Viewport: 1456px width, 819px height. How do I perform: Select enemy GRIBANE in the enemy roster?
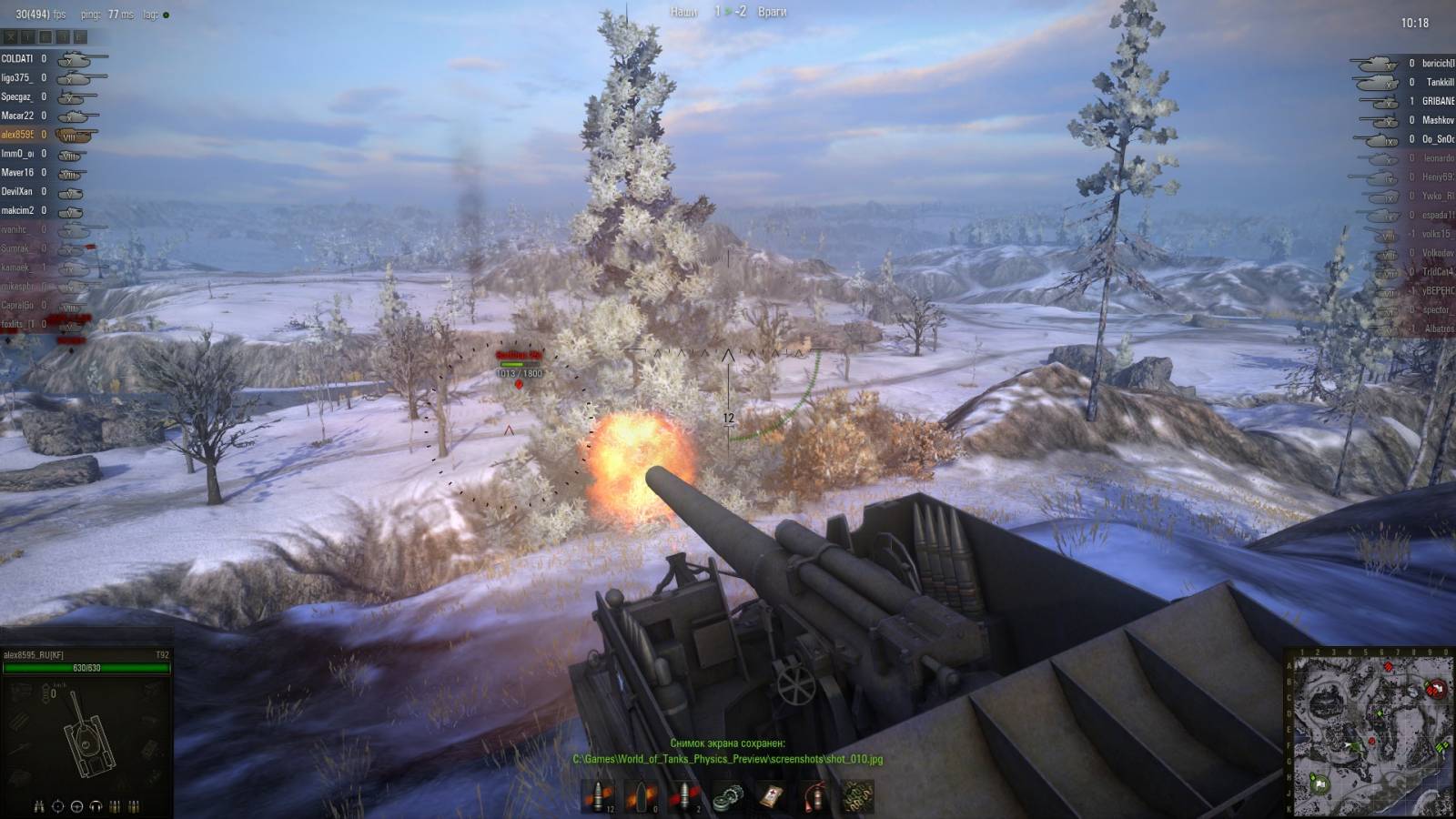tap(1438, 101)
